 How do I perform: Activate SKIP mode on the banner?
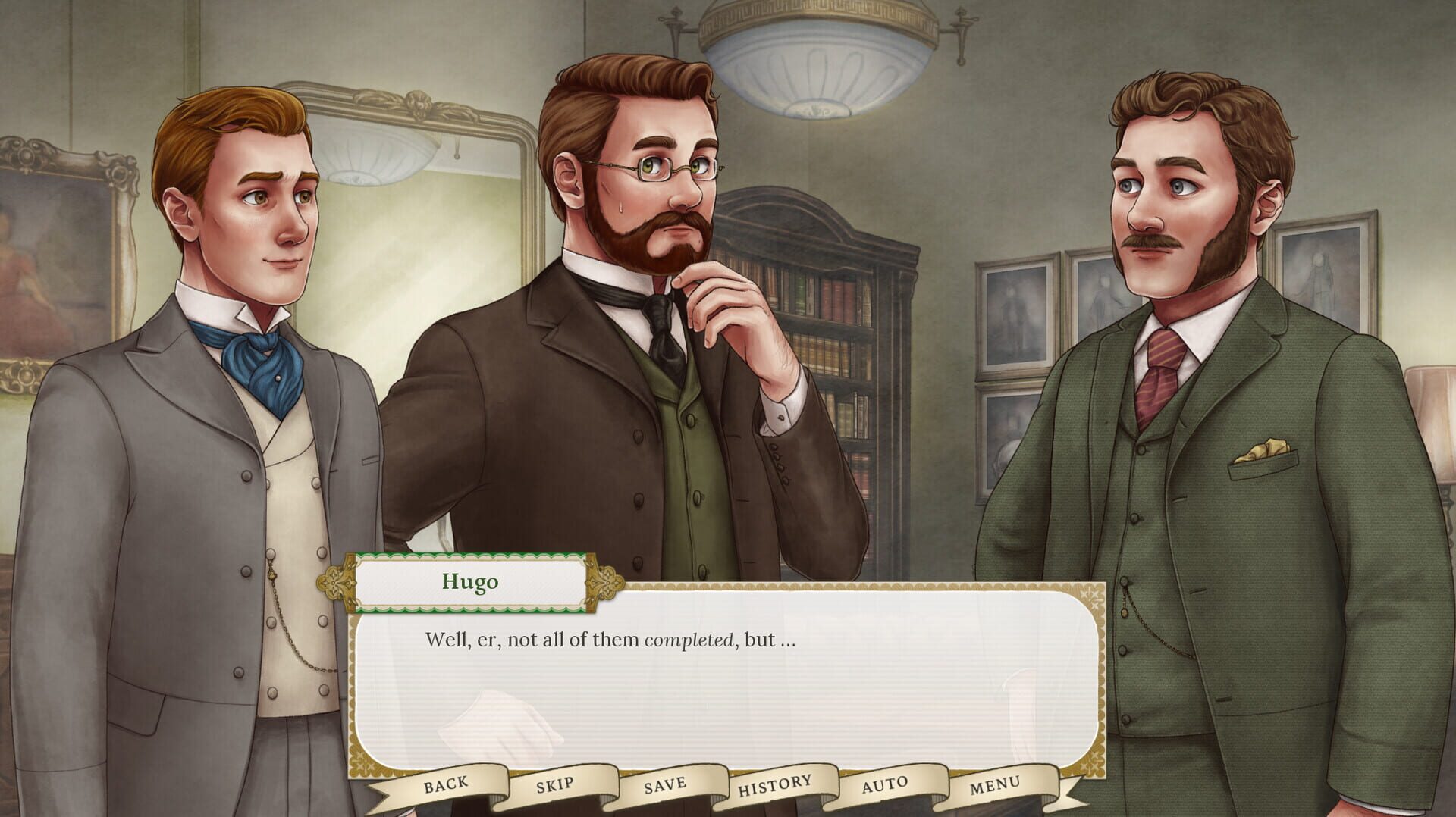click(x=554, y=784)
